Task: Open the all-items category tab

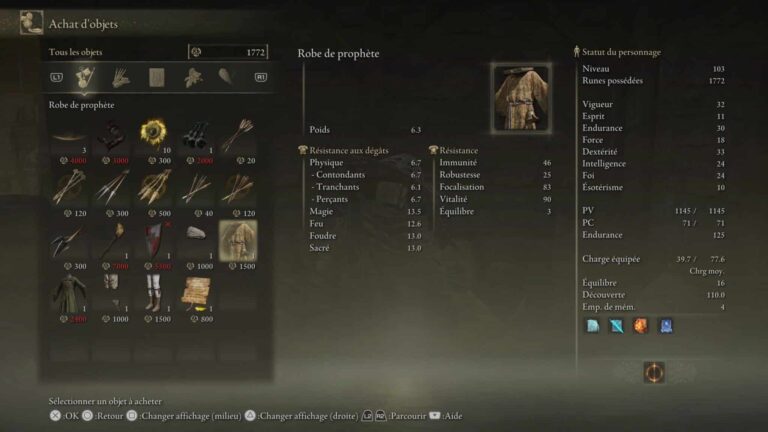Action: (85, 77)
